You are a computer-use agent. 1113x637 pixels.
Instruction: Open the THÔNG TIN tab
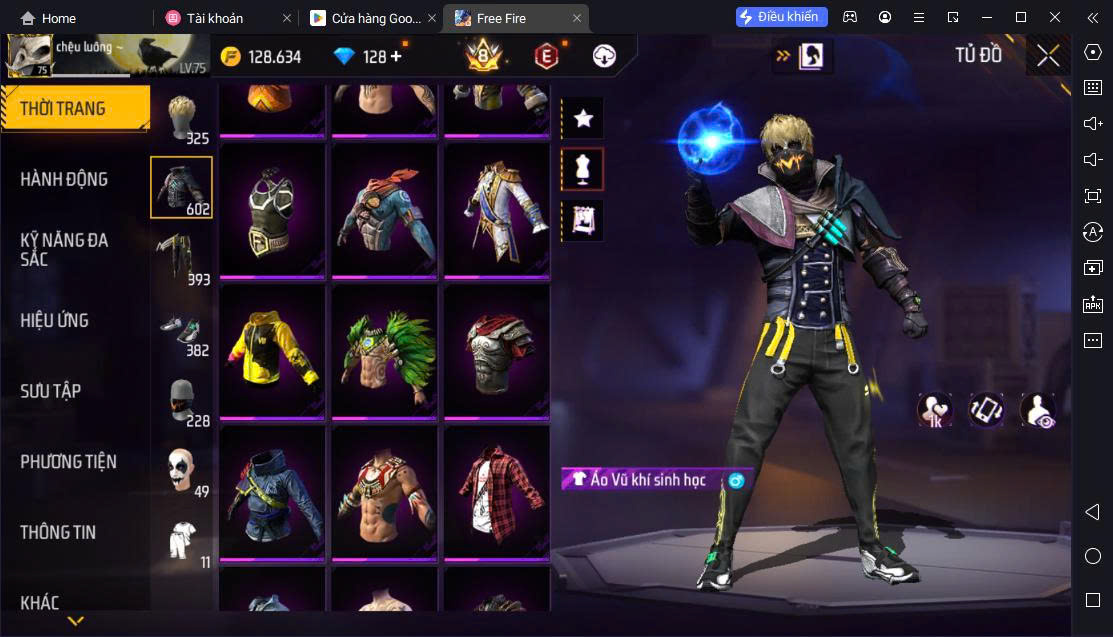(x=58, y=532)
